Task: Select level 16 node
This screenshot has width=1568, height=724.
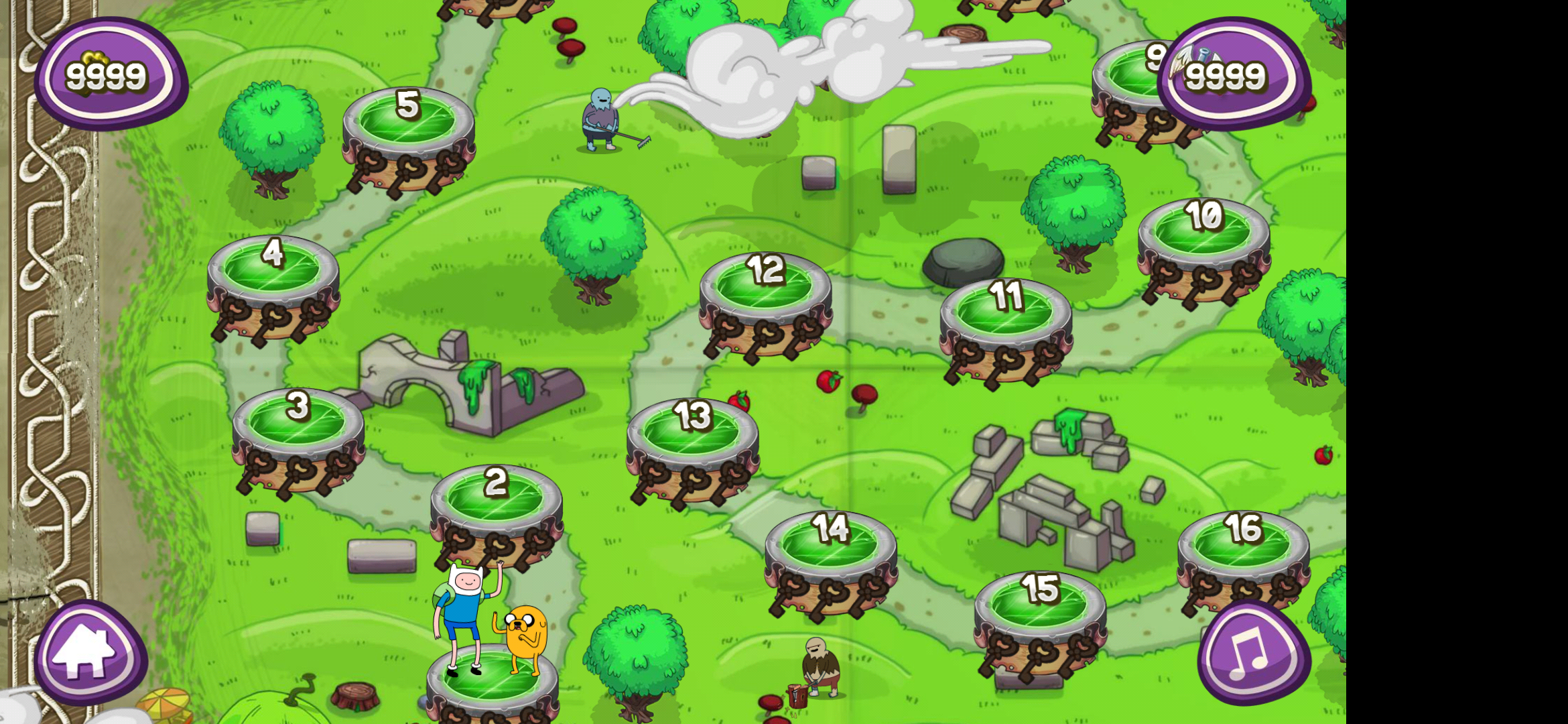Action: point(1243,545)
